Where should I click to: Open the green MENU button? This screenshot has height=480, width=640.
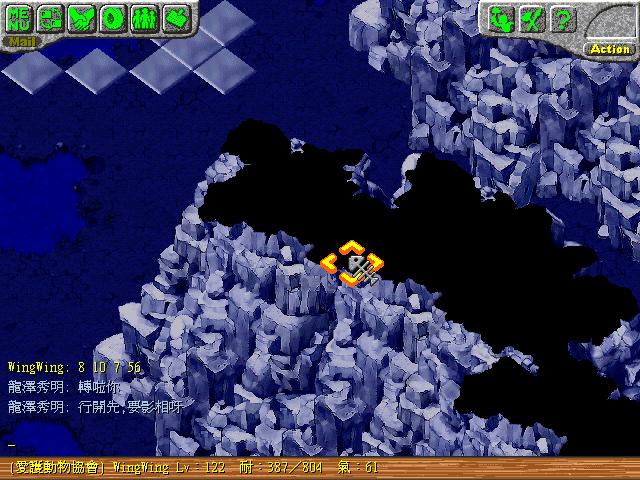click(19, 18)
